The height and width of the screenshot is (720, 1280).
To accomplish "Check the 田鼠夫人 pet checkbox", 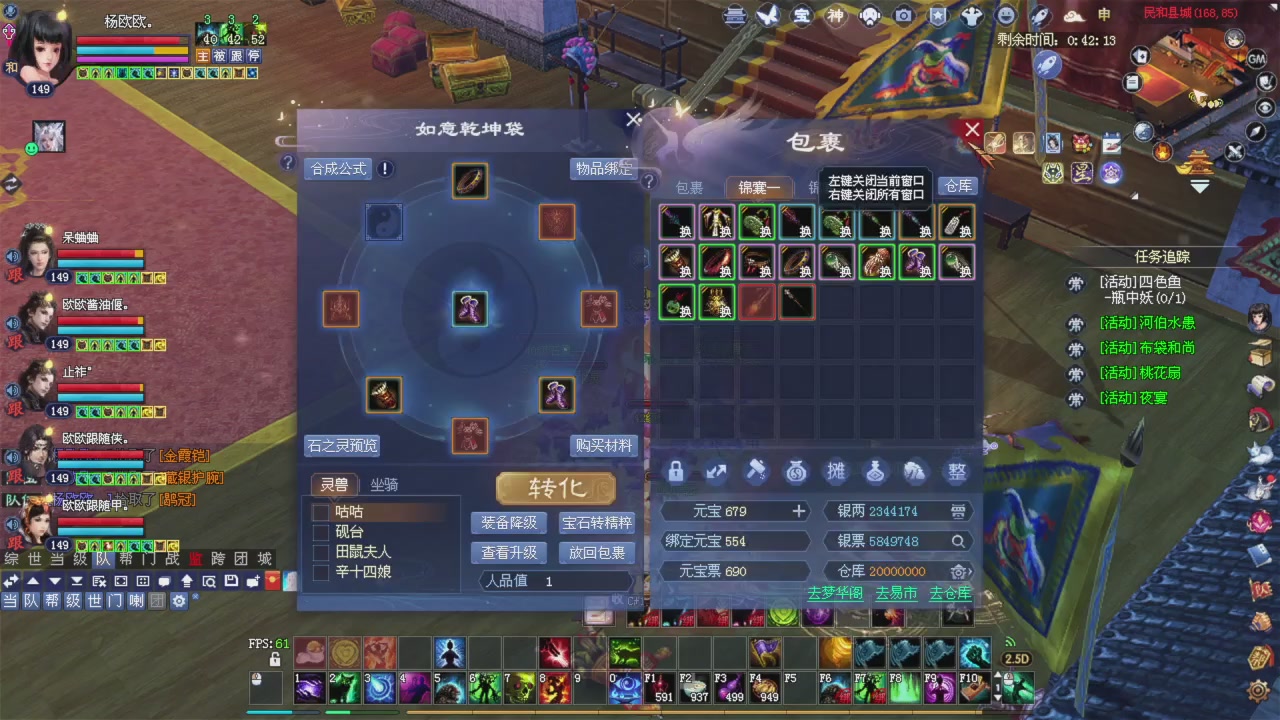I will (x=320, y=551).
